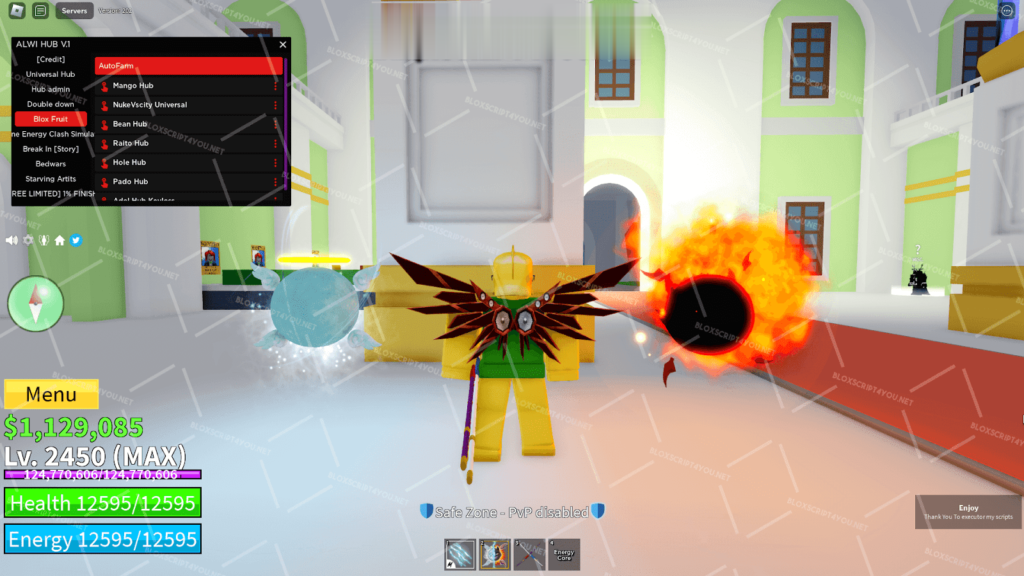Switch to Universal Hub category
This screenshot has height=576, width=1024.
(51, 74)
